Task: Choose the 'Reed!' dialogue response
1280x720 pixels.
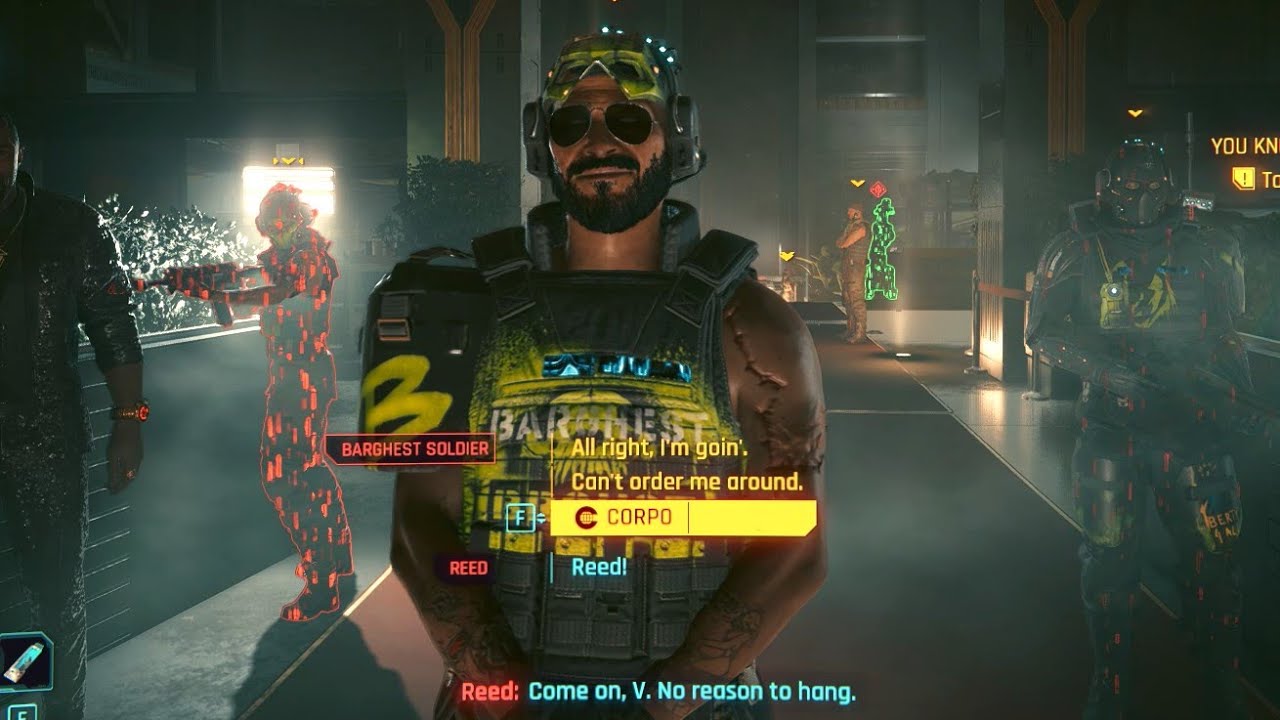Action: tap(597, 568)
